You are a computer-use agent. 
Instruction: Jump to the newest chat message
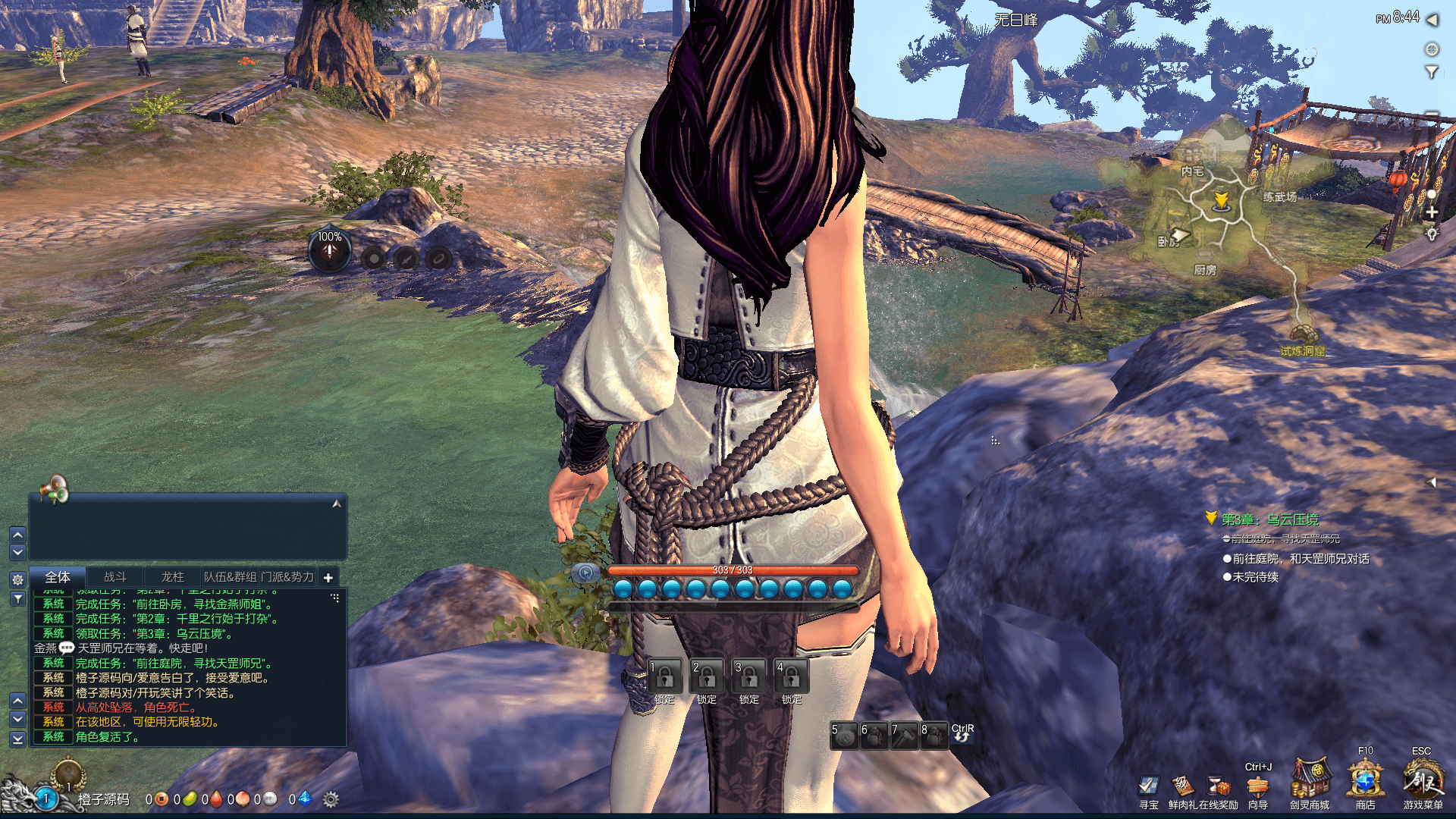[18, 738]
